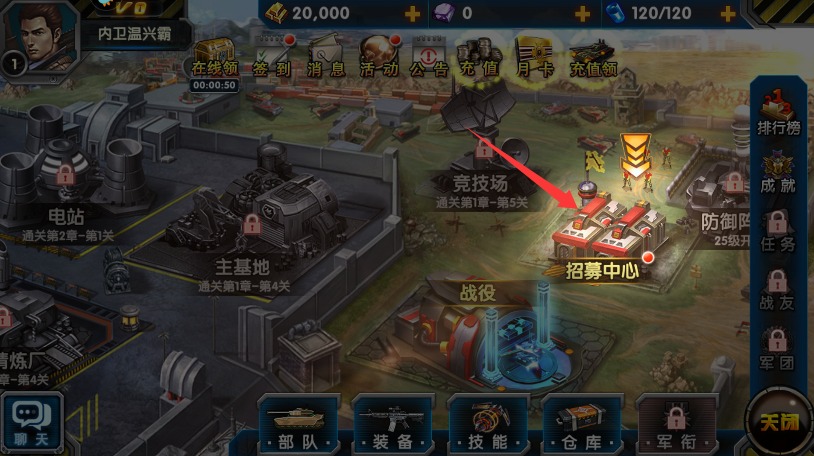This screenshot has height=456, width=814.
Task: View the 公告 announcements
Action: coord(429,57)
